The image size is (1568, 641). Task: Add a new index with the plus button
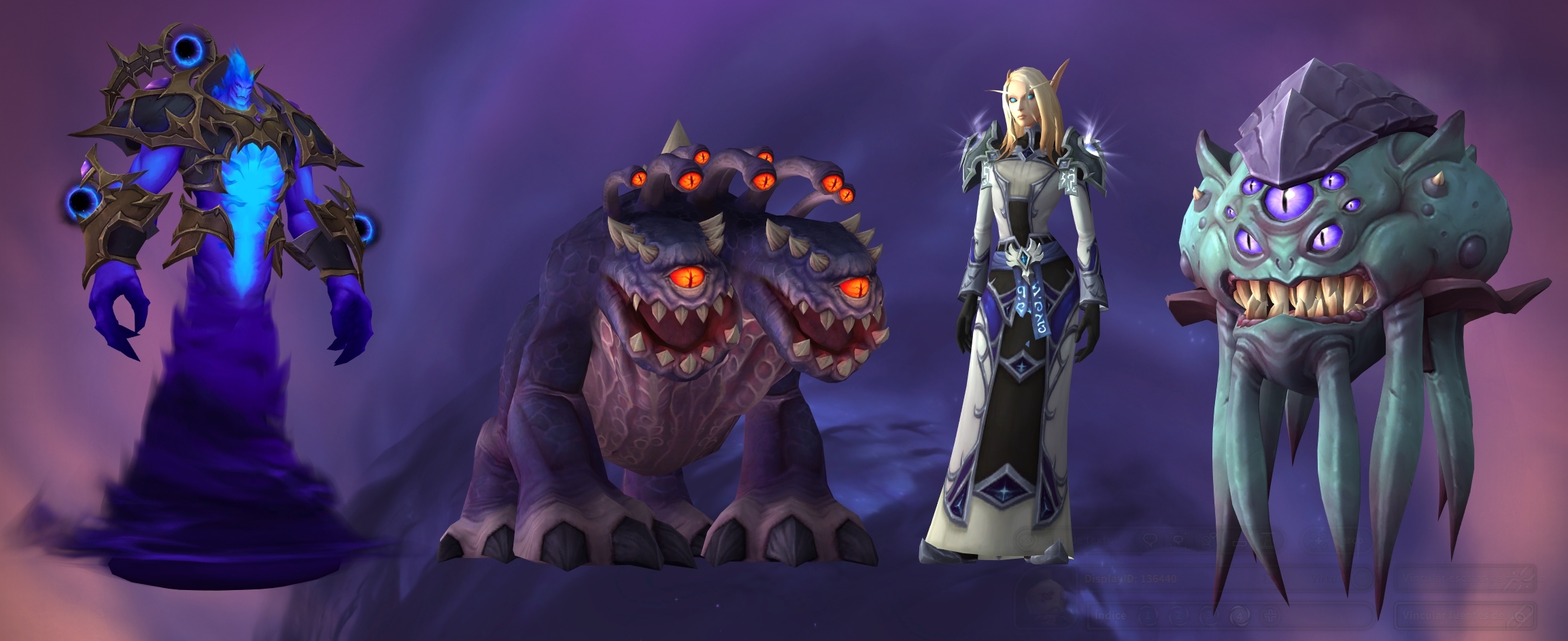pos(1269,616)
